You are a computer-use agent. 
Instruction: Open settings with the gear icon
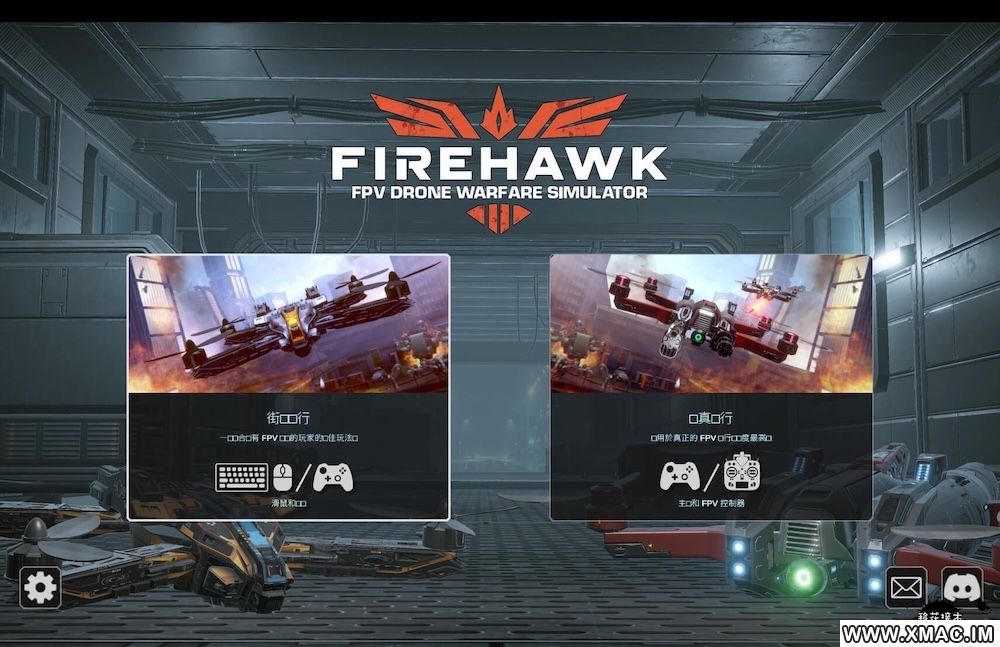40,587
